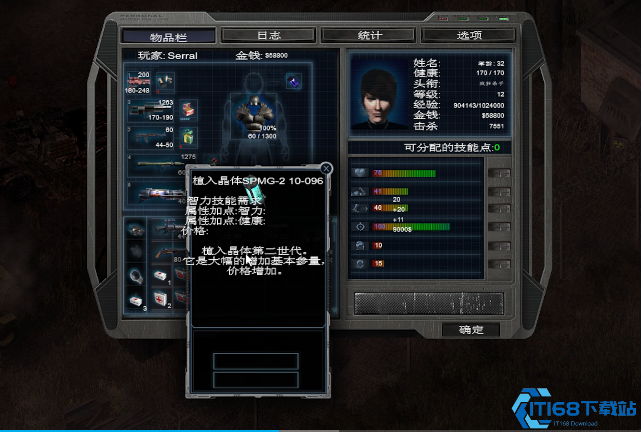The height and width of the screenshot is (432, 641).
Task: Open the 选项 options tab
Action: (x=469, y=34)
